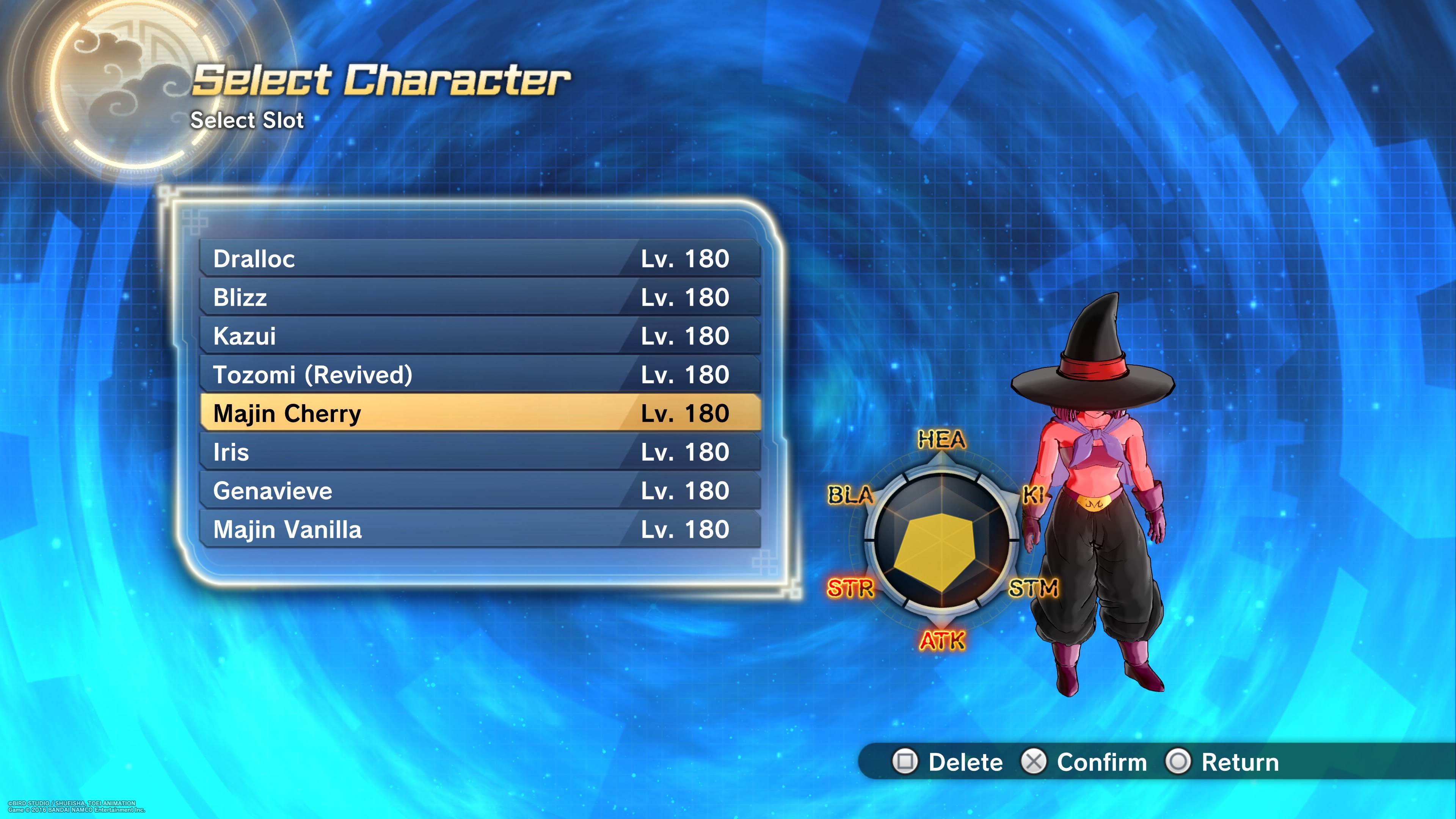The height and width of the screenshot is (819, 1456).
Task: Select the Dralloc character slot
Action: (x=480, y=259)
